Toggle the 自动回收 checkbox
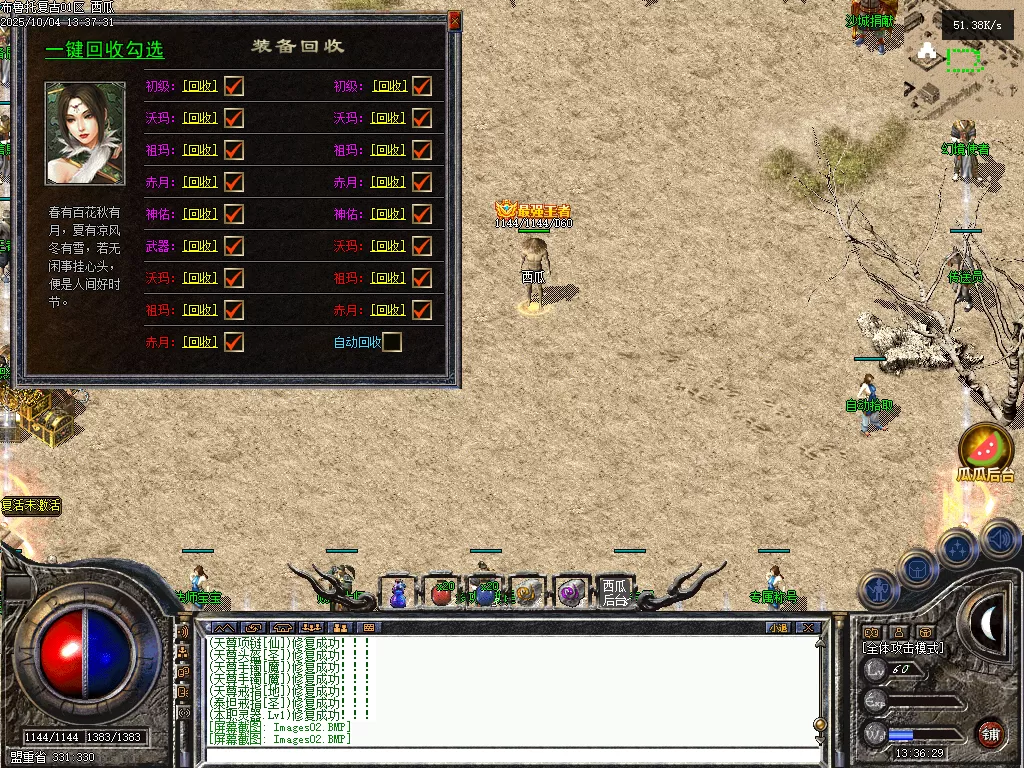Viewport: 1024px width, 768px height. (x=392, y=342)
